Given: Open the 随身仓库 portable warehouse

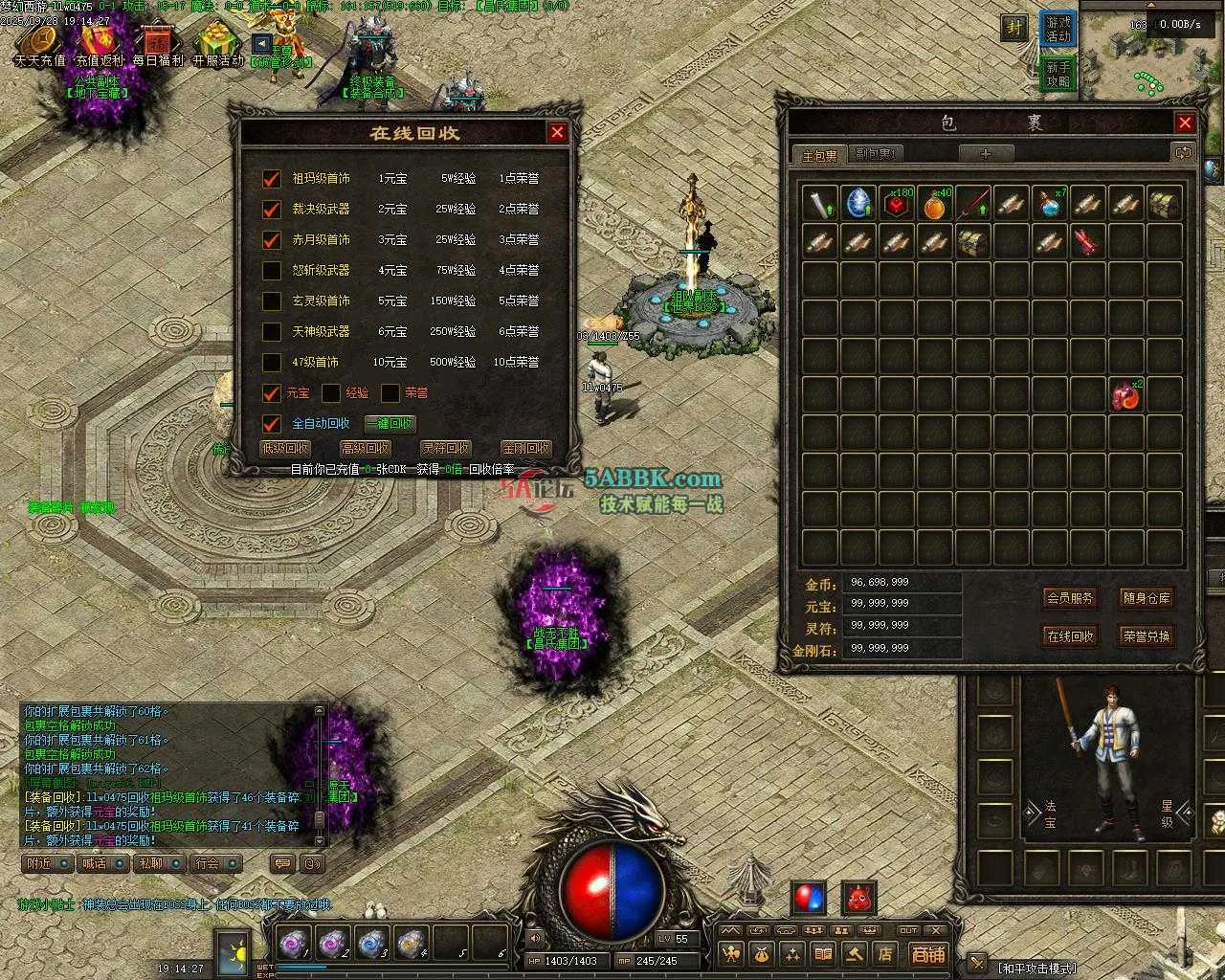Looking at the screenshot, I should [x=1147, y=598].
